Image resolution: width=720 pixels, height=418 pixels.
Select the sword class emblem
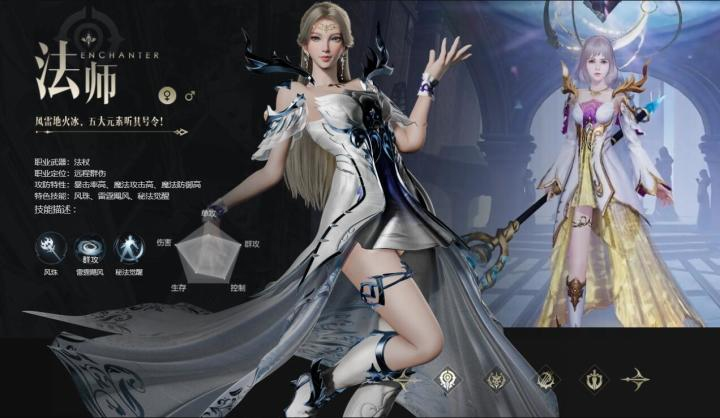pos(593,380)
